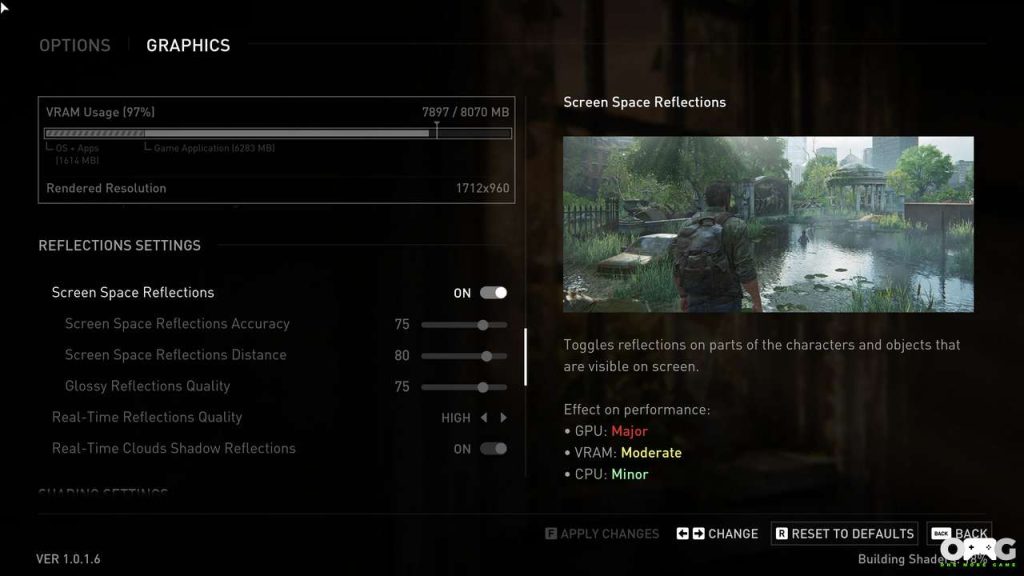Select the Screen Space Reflections row
The height and width of the screenshot is (576, 1024).
tap(133, 293)
